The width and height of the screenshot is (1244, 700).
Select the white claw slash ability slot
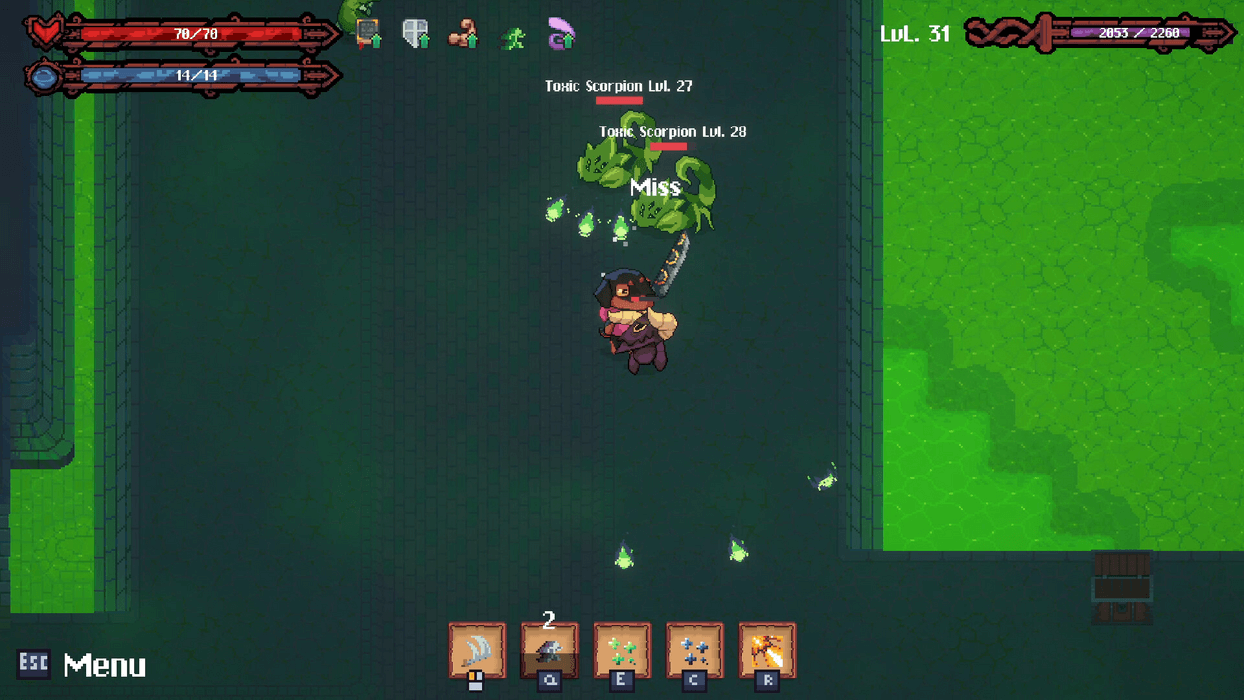477,650
